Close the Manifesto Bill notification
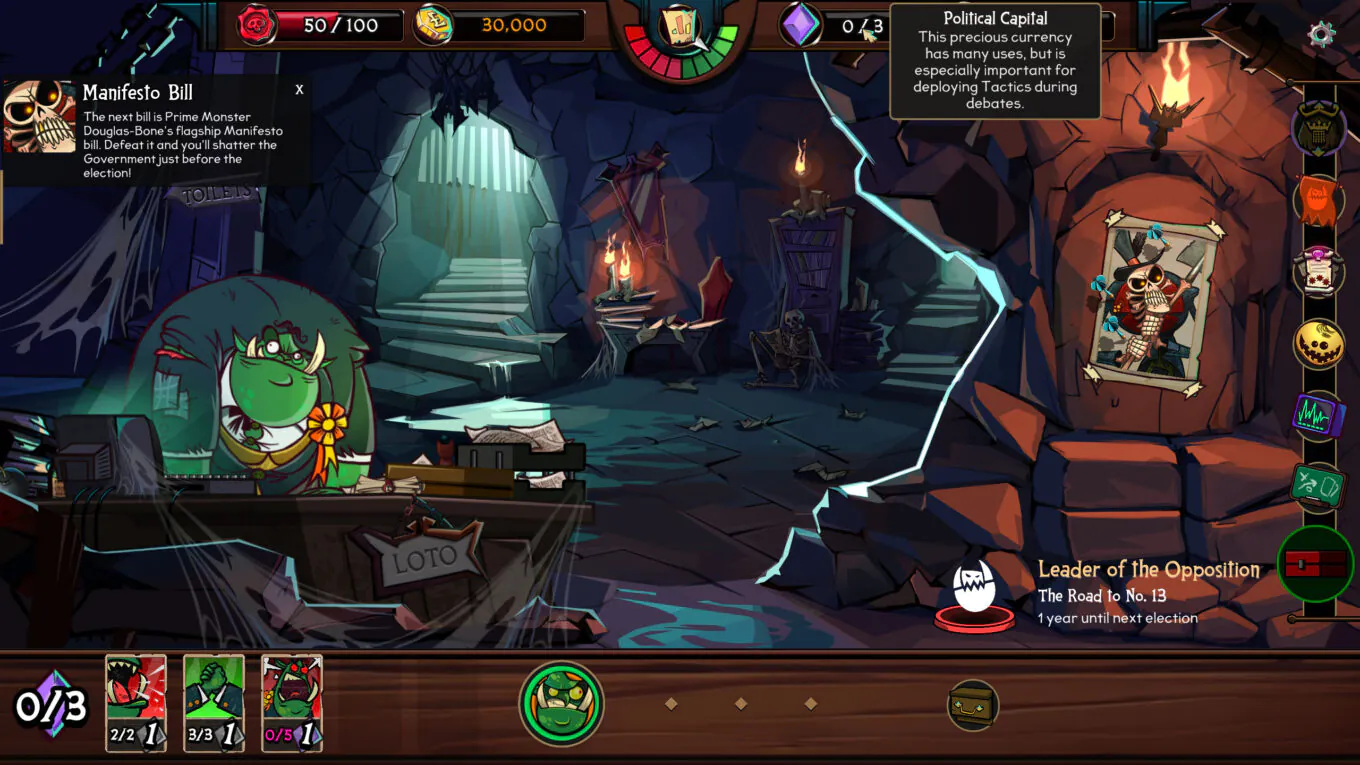Viewport: 1360px width, 765px height. [299, 90]
